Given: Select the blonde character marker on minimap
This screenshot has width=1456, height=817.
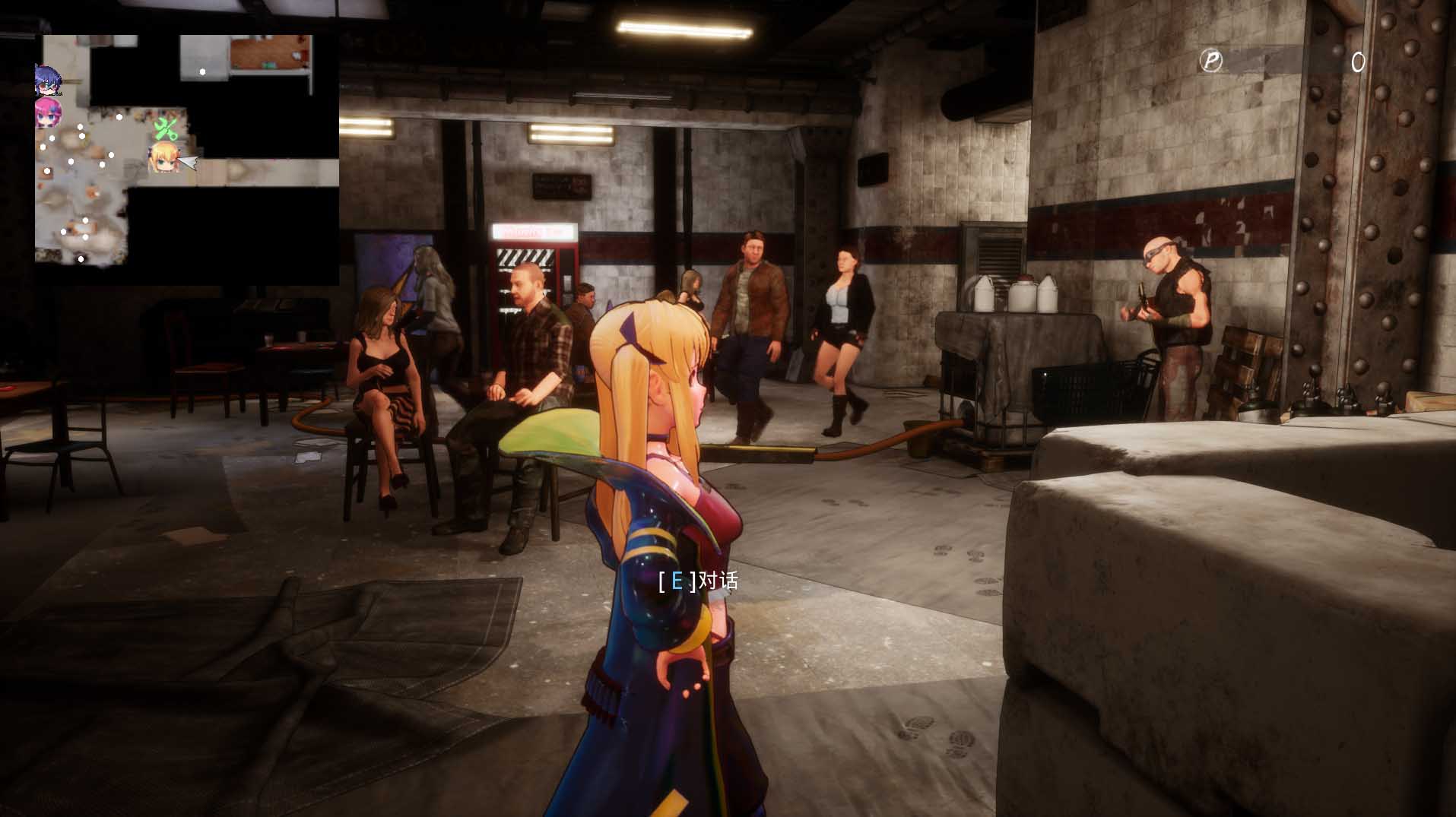Looking at the screenshot, I should (x=163, y=158).
